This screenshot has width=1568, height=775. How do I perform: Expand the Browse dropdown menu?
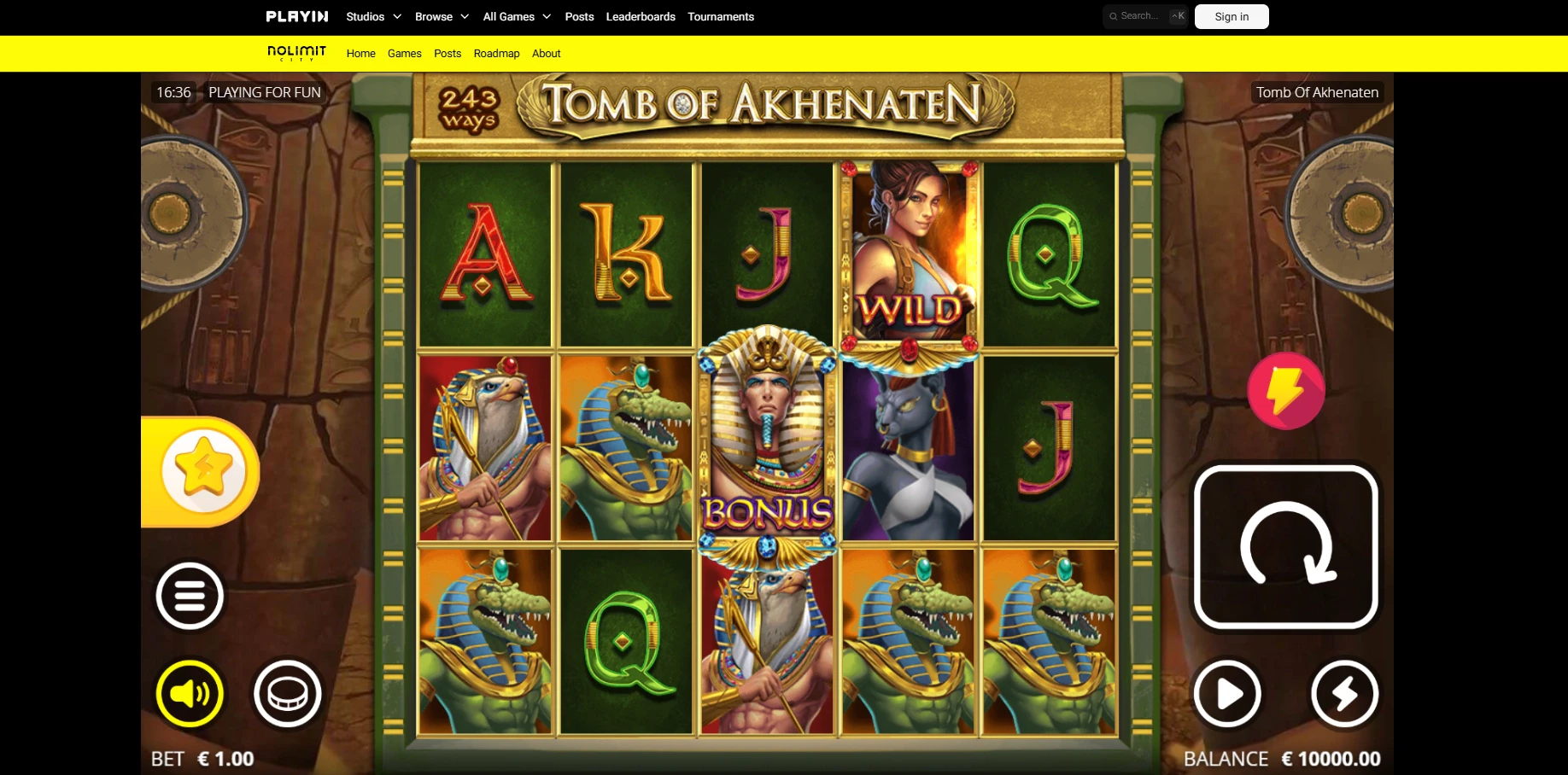(x=442, y=16)
